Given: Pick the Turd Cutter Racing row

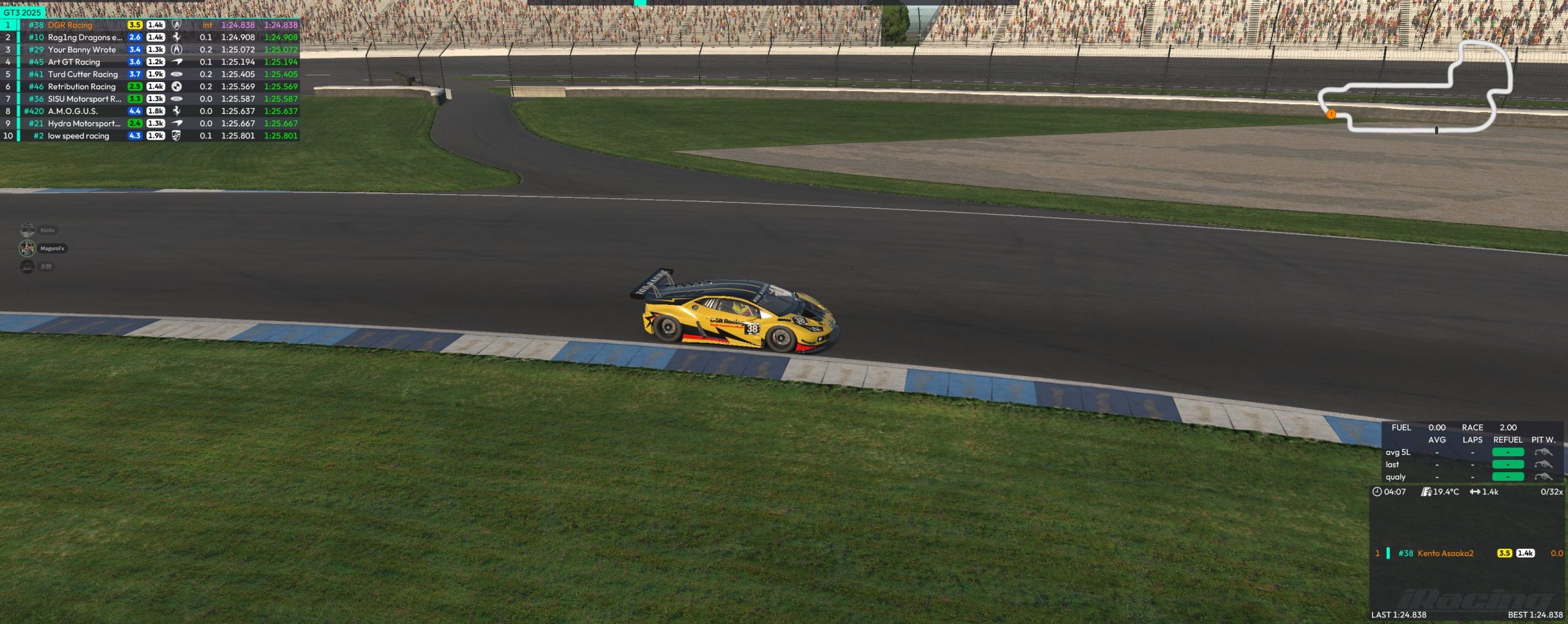Looking at the screenshot, I should 150,74.
